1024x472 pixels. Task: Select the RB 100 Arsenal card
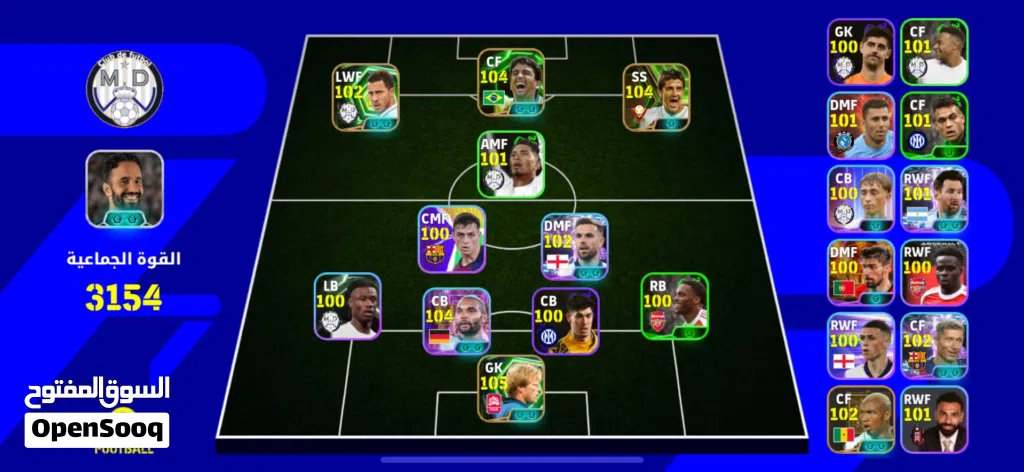point(674,306)
